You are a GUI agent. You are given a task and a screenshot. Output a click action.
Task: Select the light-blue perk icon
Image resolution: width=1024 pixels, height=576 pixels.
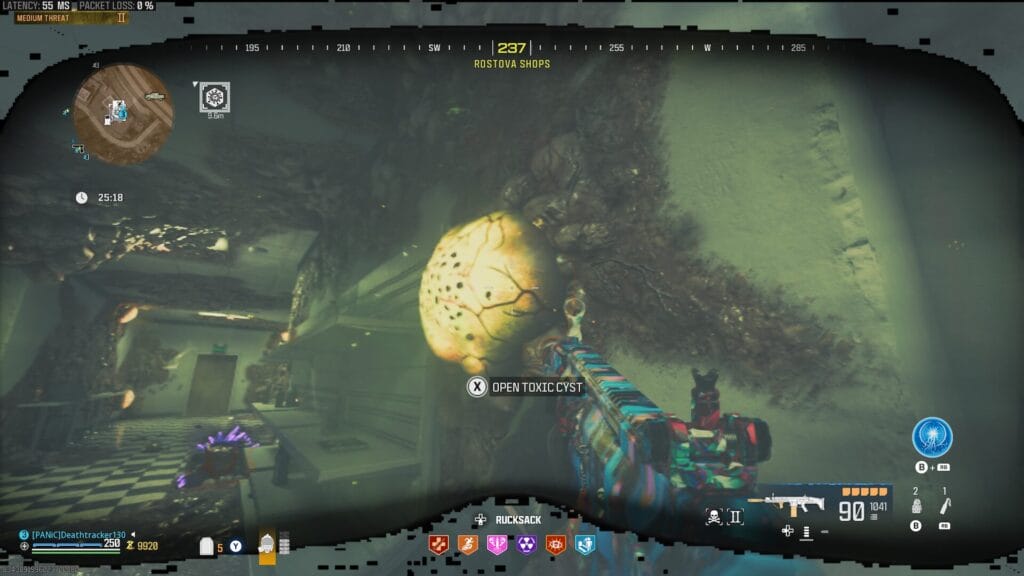[x=584, y=544]
